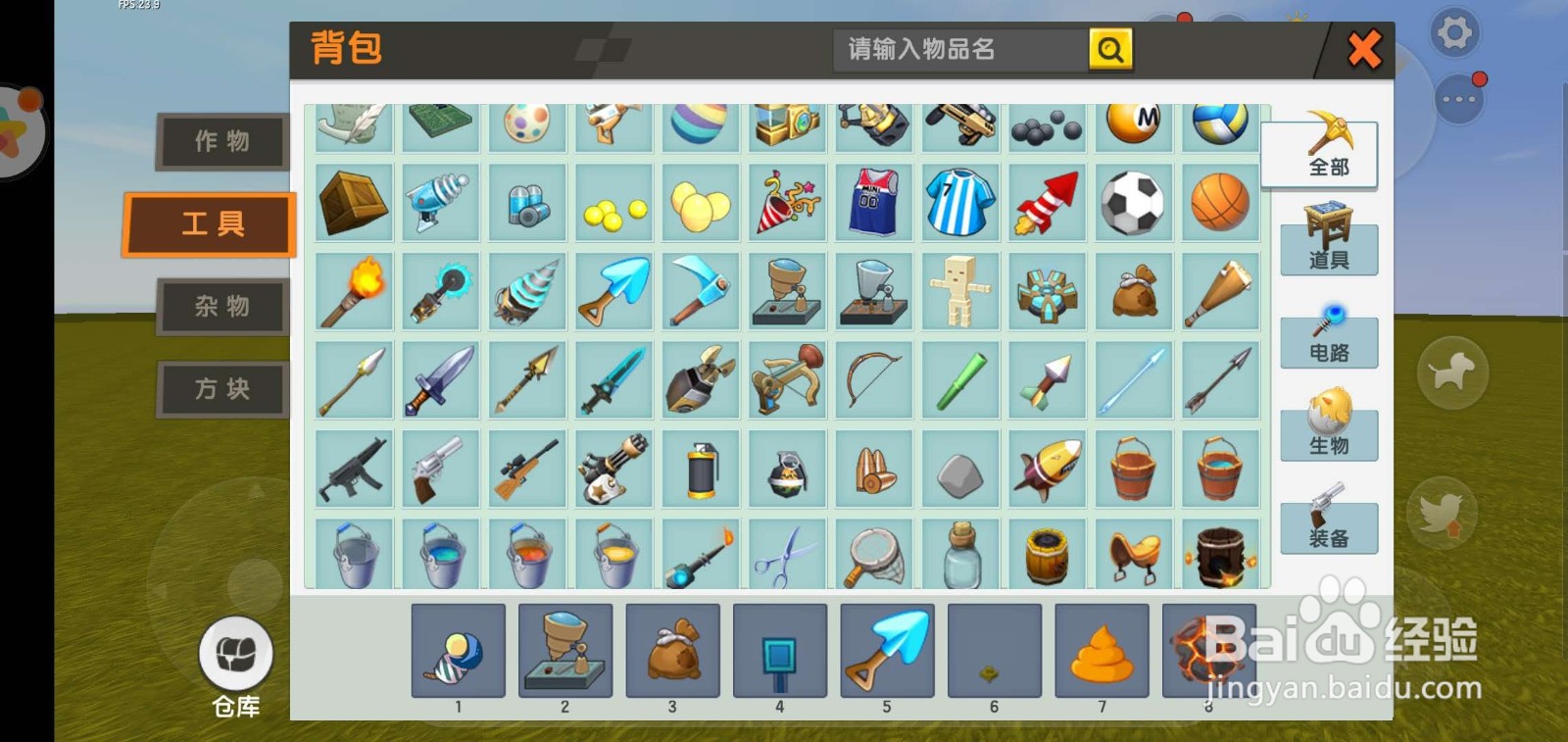
Task: Switch to the 作物 category tab
Action: [x=220, y=140]
